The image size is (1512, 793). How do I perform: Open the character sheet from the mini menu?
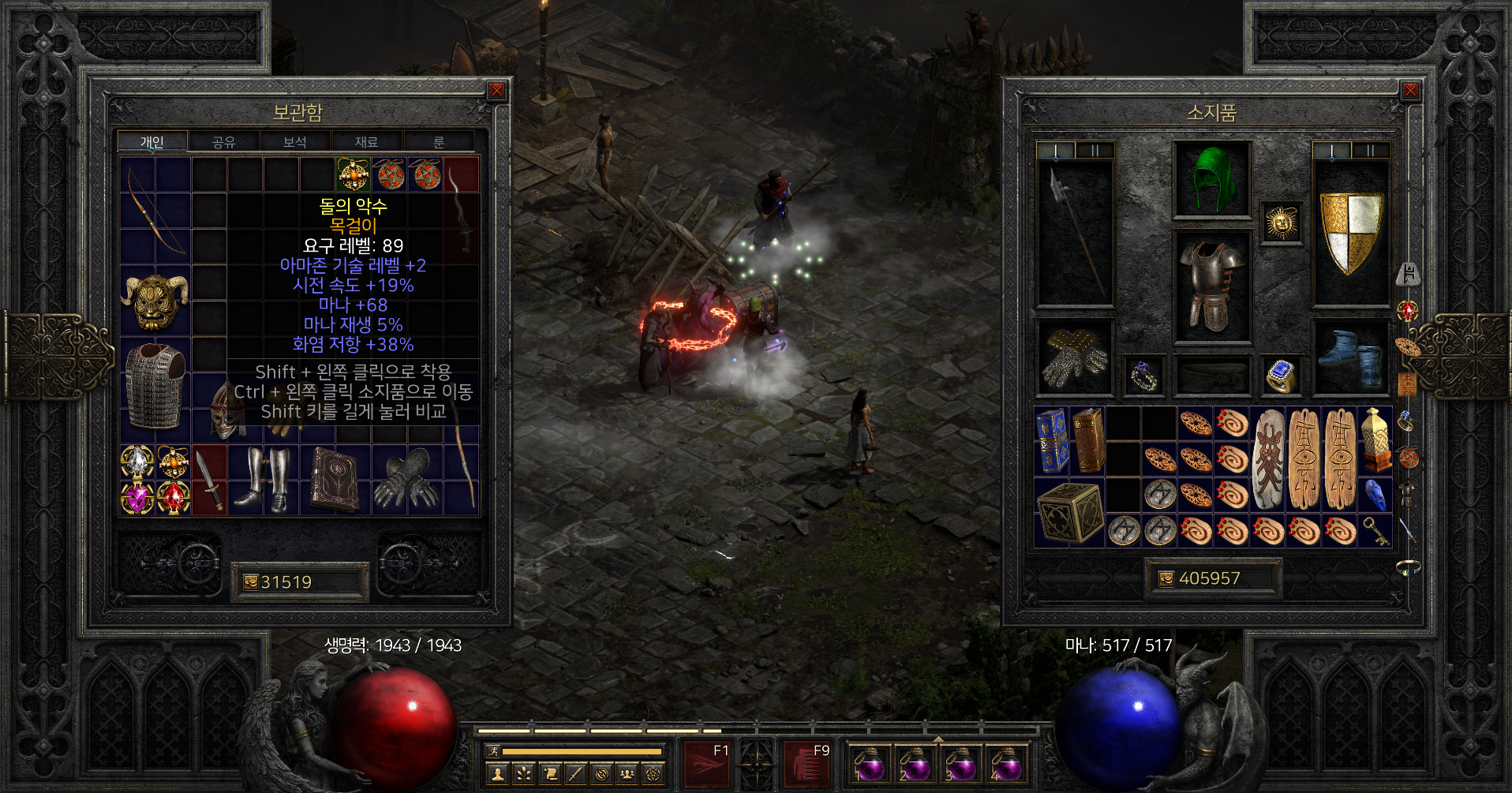(497, 774)
